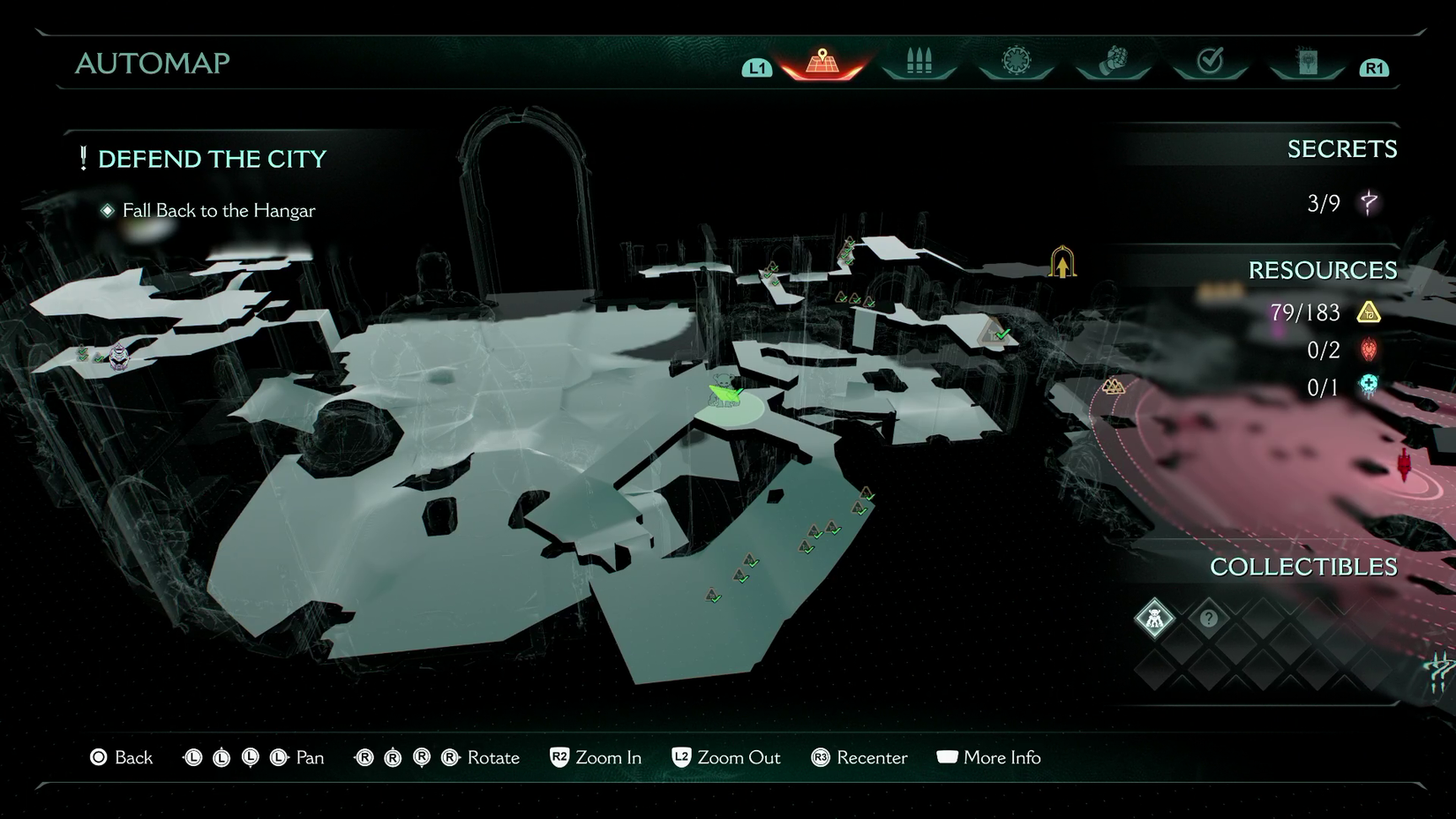Select the active automap tab
Screen dimensions: 1456x819
pyautogui.click(x=822, y=64)
